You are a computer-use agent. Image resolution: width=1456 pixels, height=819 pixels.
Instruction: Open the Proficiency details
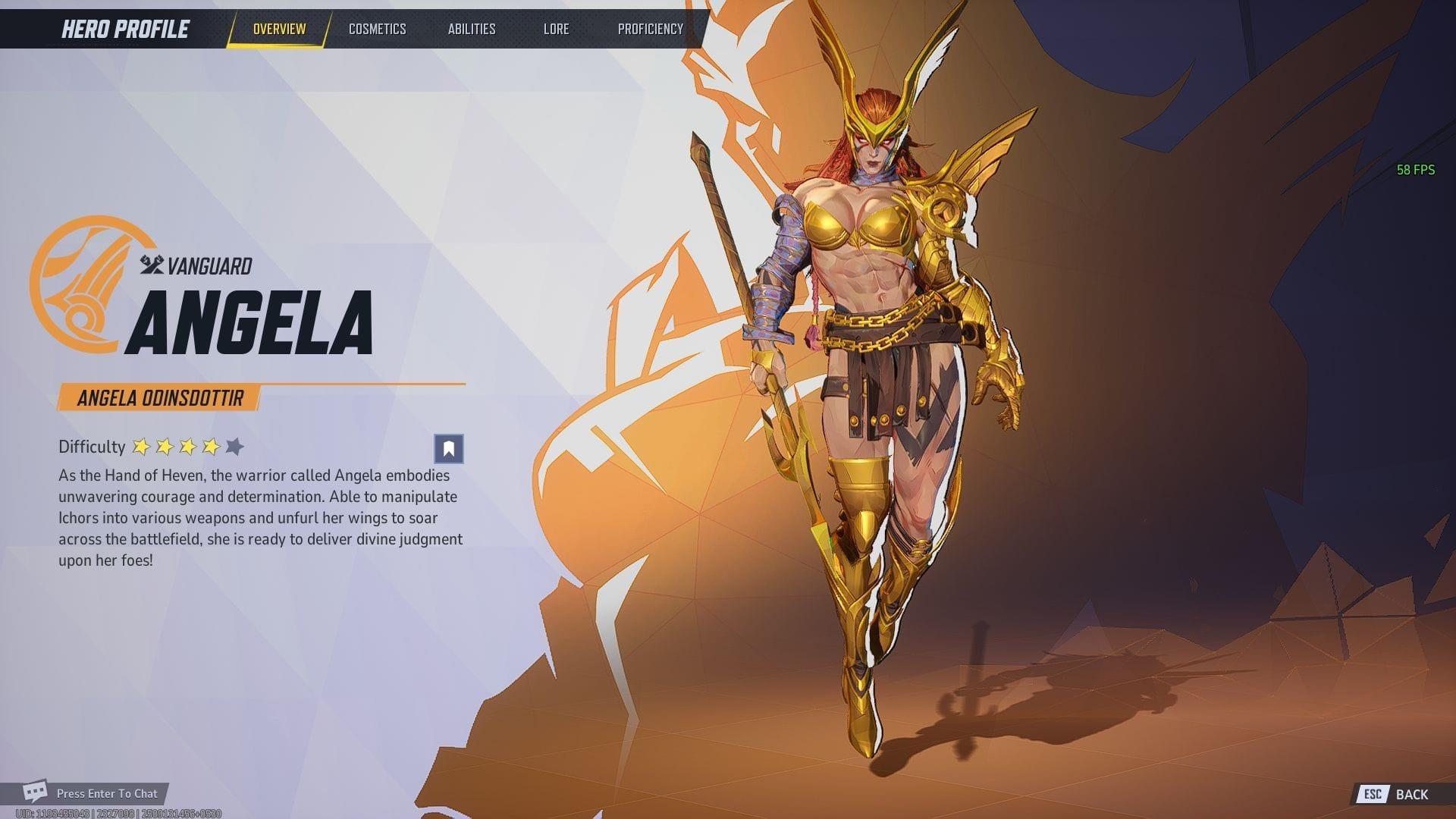coord(651,29)
